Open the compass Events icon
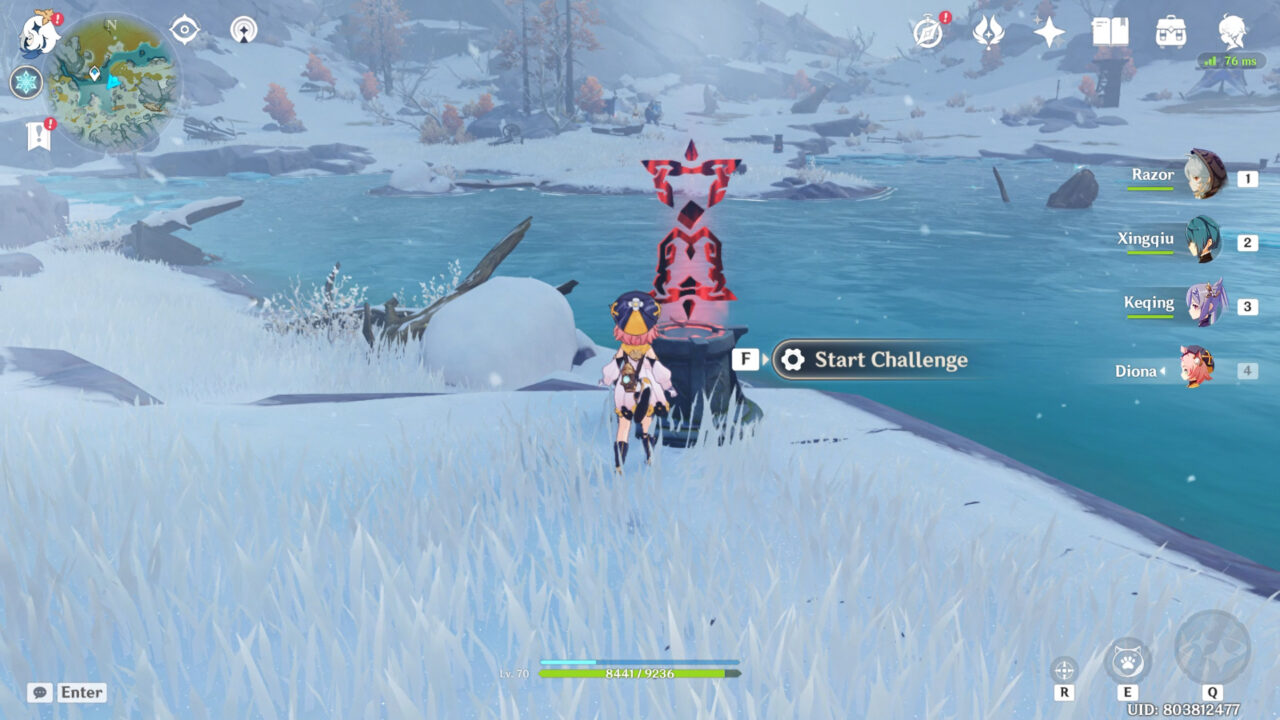 929,33
